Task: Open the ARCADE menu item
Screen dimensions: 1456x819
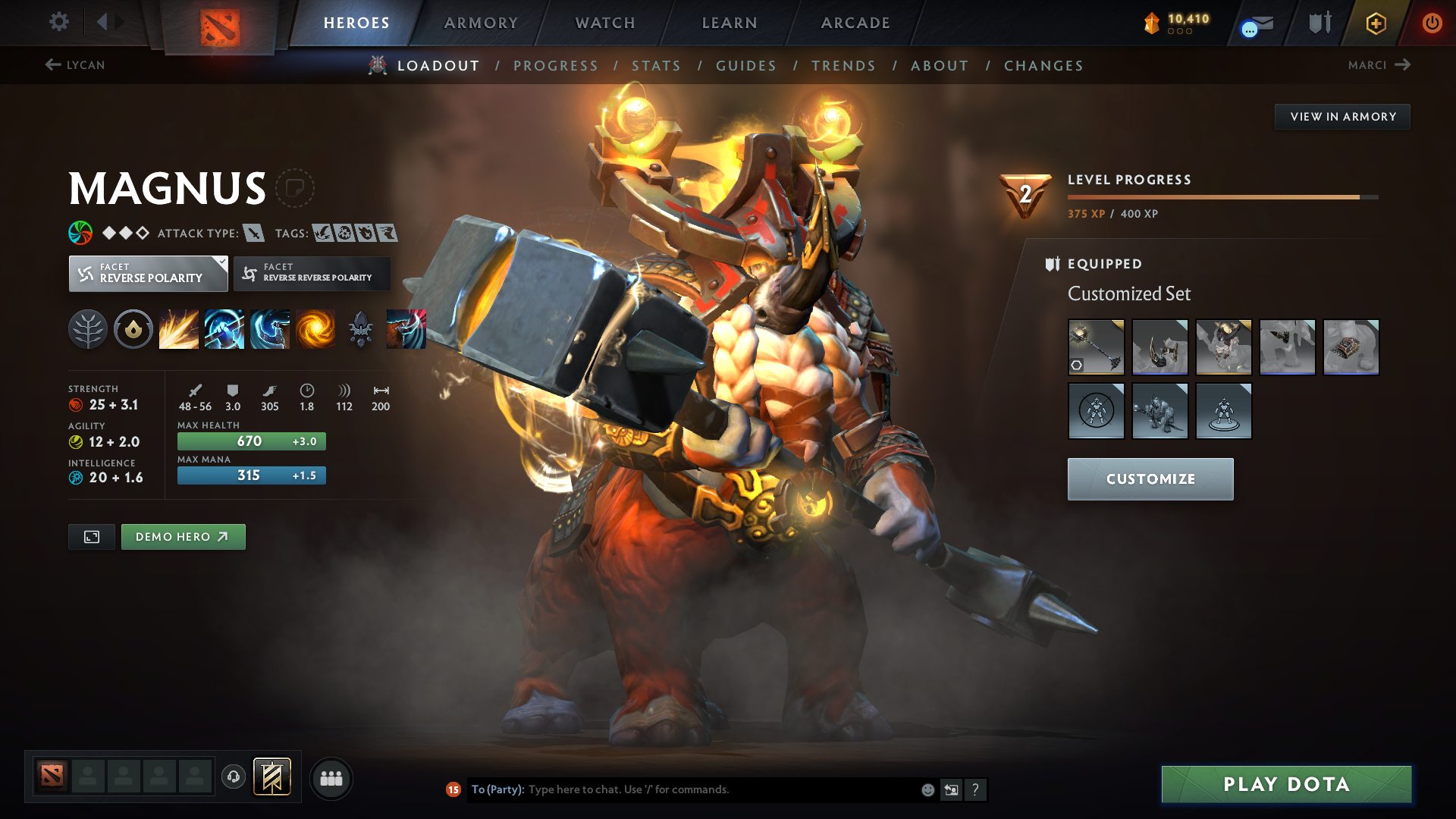Action: click(x=855, y=23)
